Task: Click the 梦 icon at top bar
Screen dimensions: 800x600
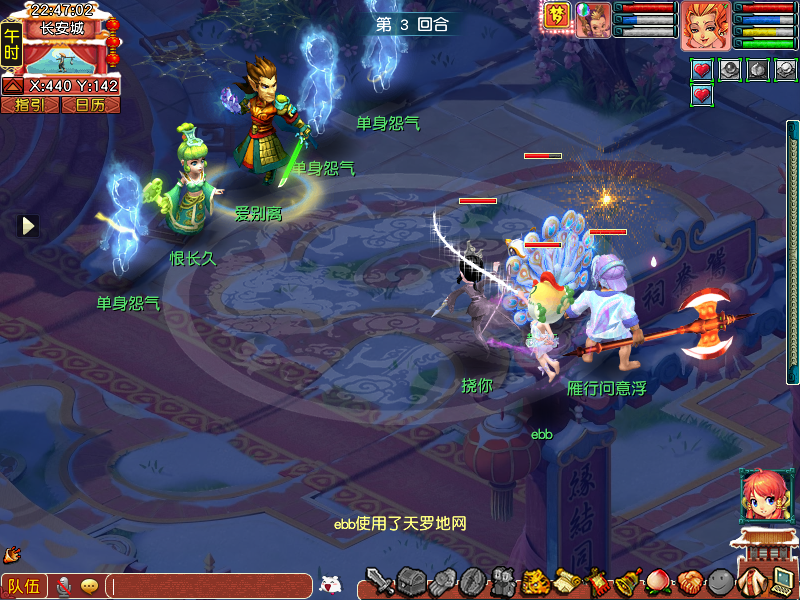Action: [557, 18]
